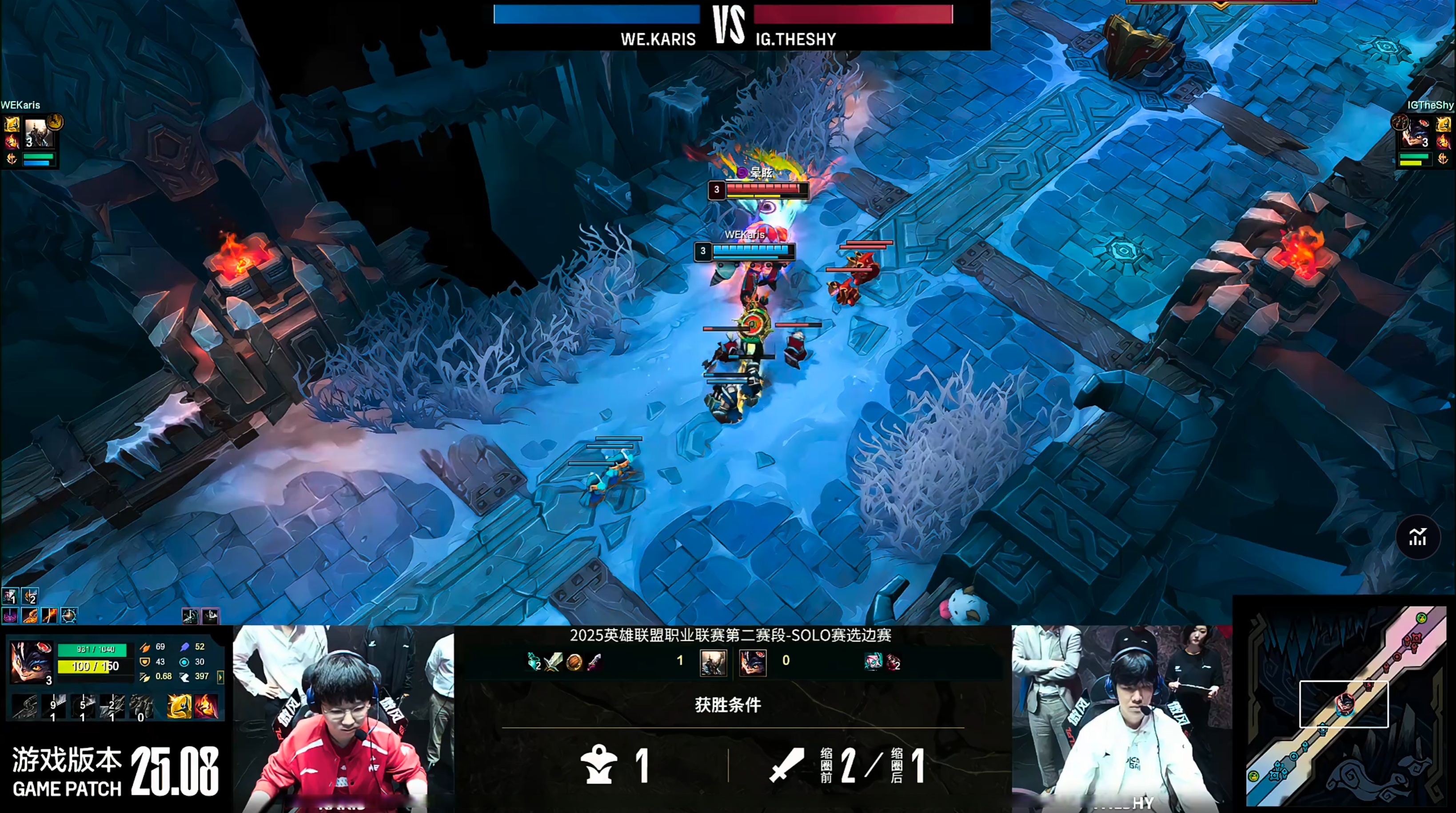Click the red potion item with 2 stacks

pos(893,662)
